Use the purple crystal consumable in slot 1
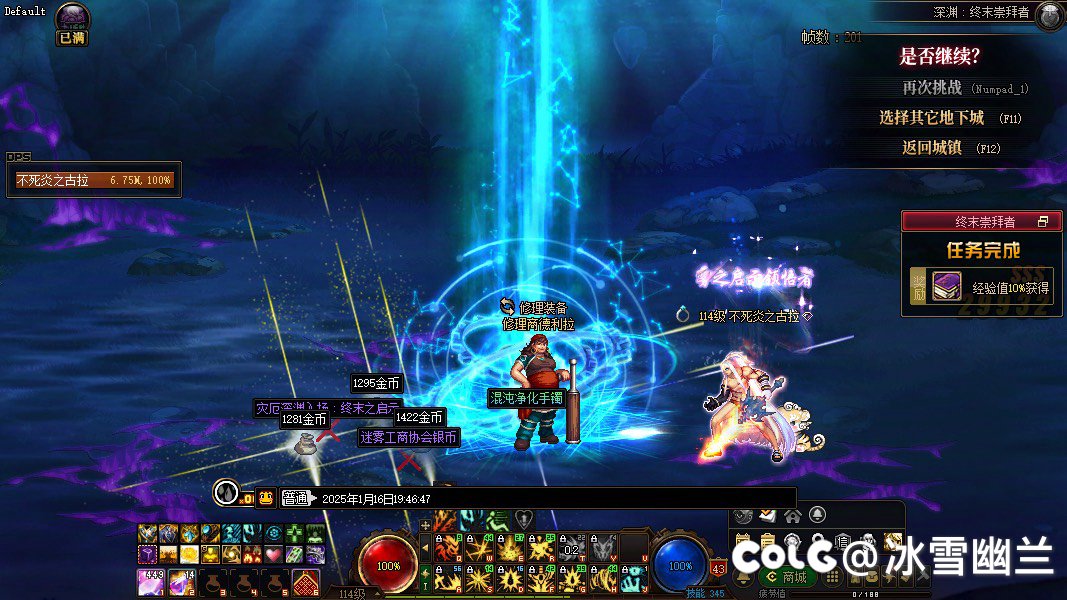The width and height of the screenshot is (1067, 600). tap(150, 582)
